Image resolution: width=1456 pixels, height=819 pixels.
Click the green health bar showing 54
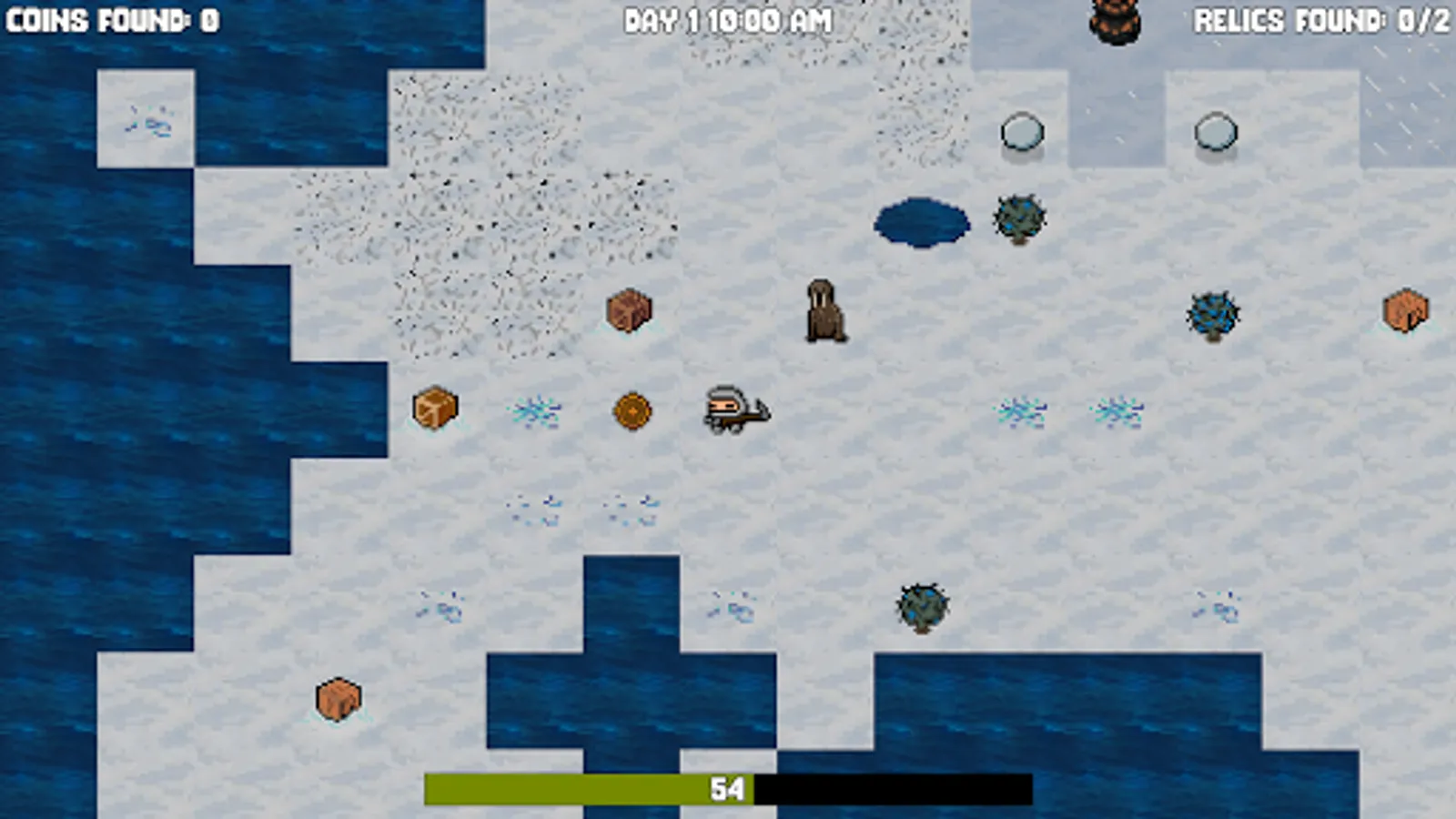click(x=591, y=788)
